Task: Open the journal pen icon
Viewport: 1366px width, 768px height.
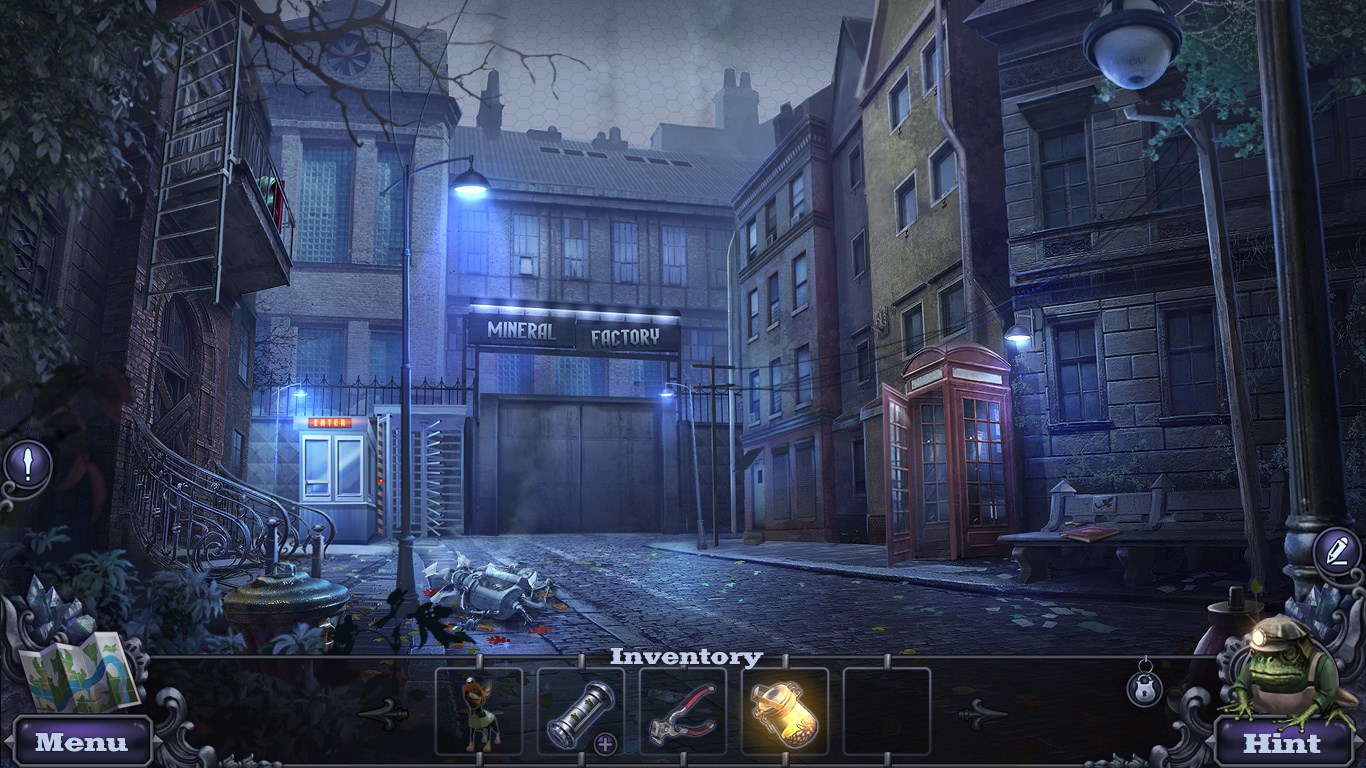Action: coord(1336,550)
